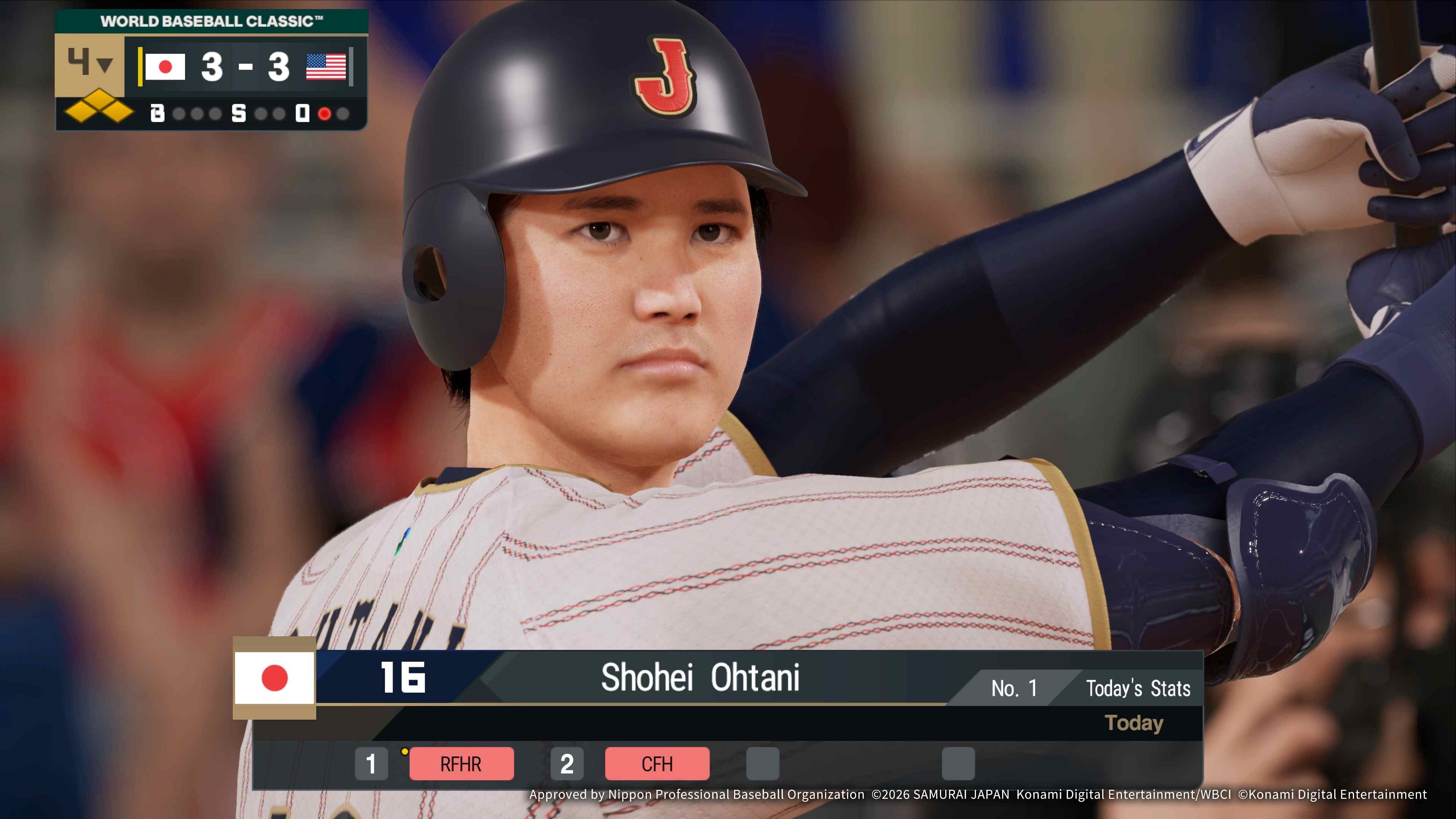Click the yellow marker next to RFHR result

pos(404,752)
